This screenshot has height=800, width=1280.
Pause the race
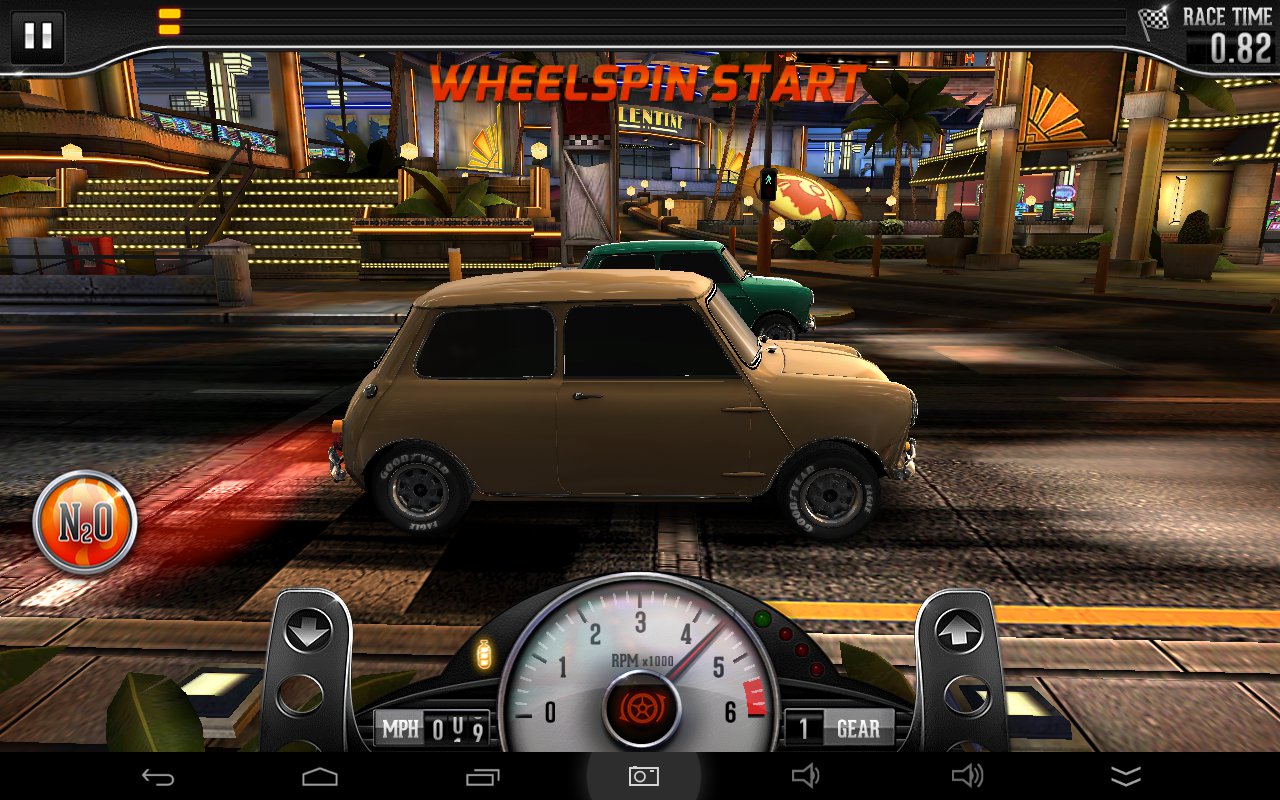[x=38, y=36]
